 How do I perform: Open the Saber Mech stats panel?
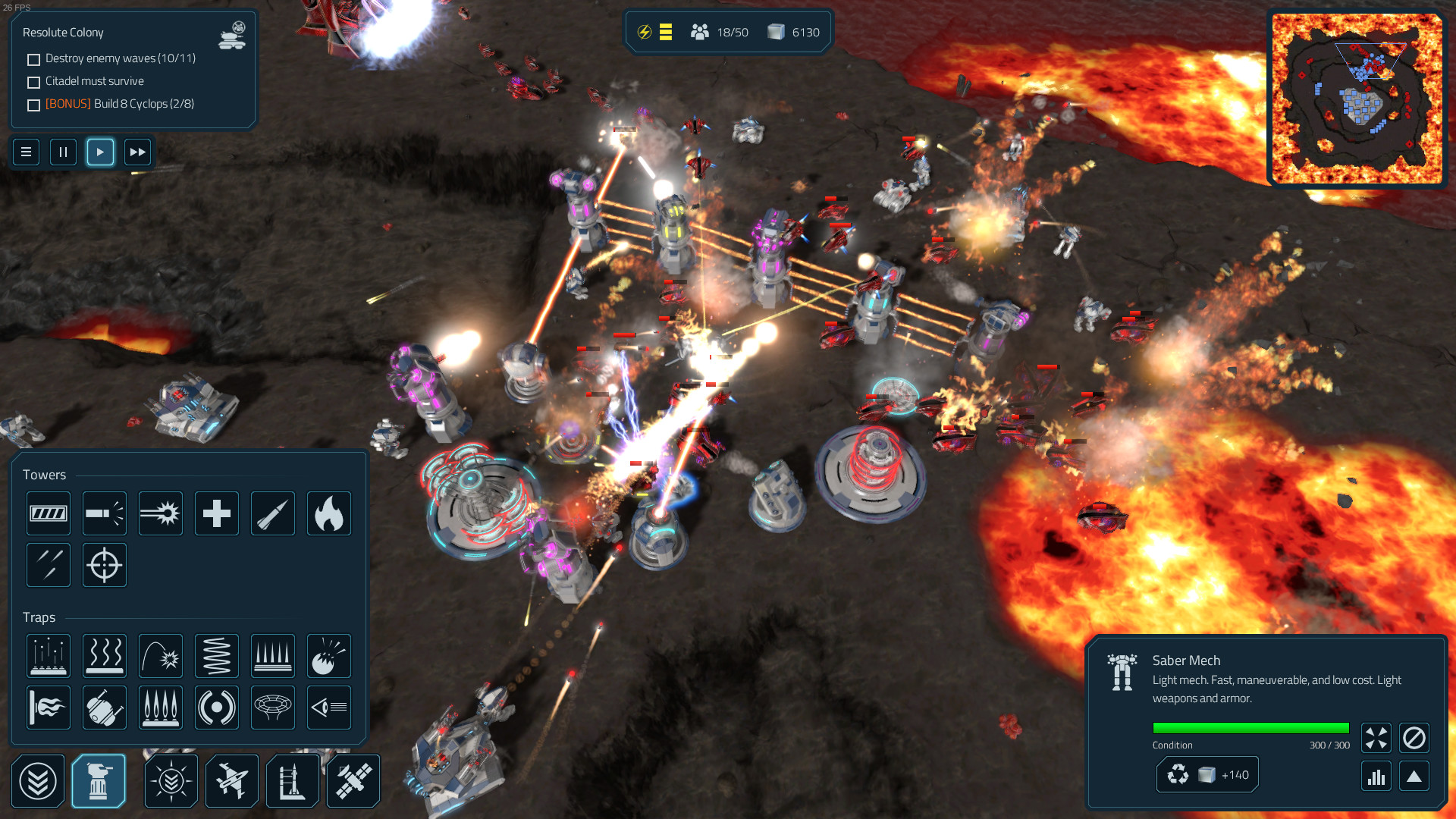pyautogui.click(x=1376, y=776)
